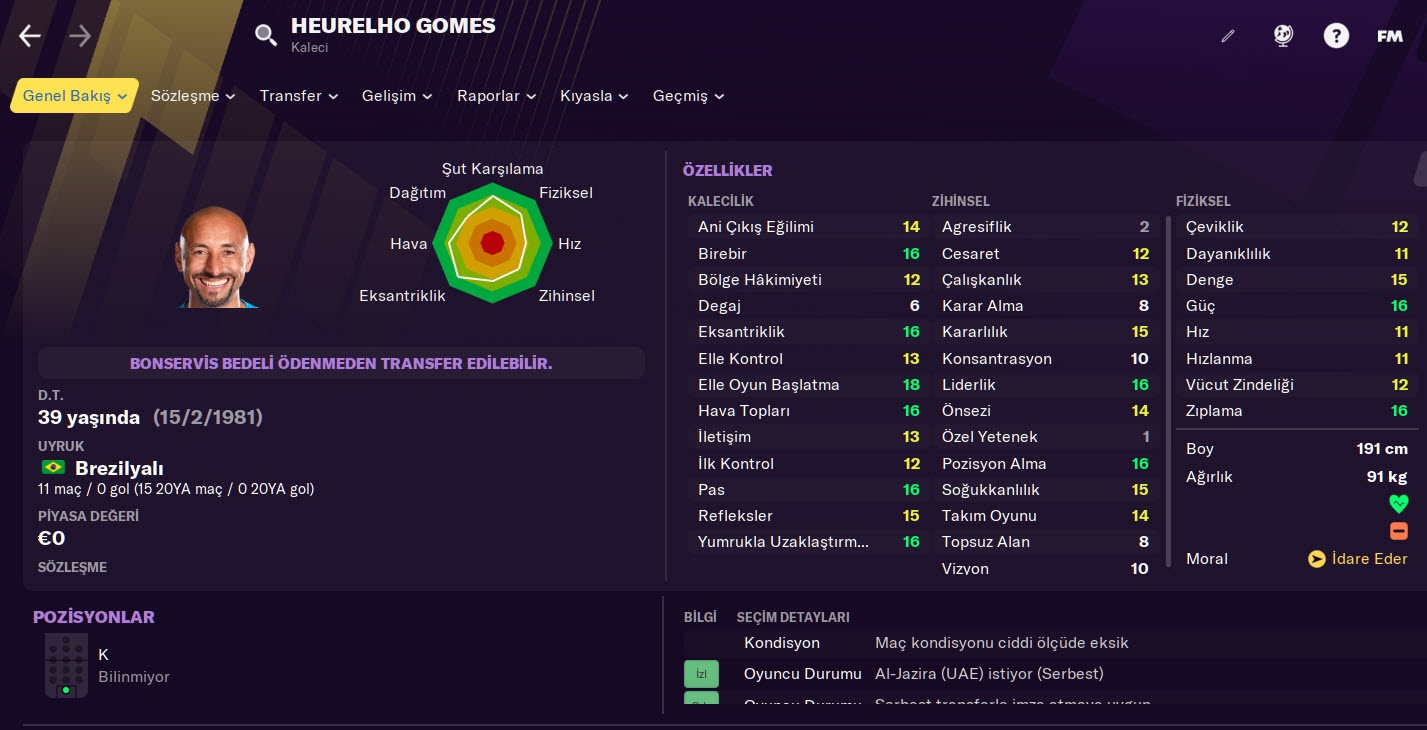Show the Gelişim menu
Viewport: 1427px width, 730px height.
[397, 96]
